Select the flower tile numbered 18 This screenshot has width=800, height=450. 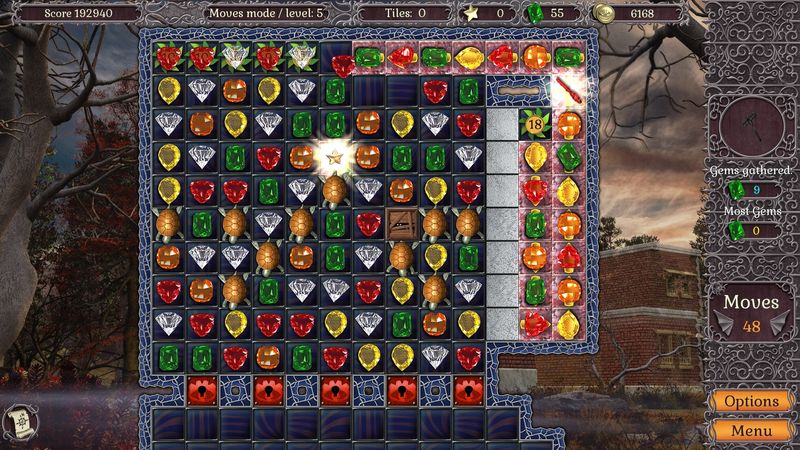coord(536,124)
